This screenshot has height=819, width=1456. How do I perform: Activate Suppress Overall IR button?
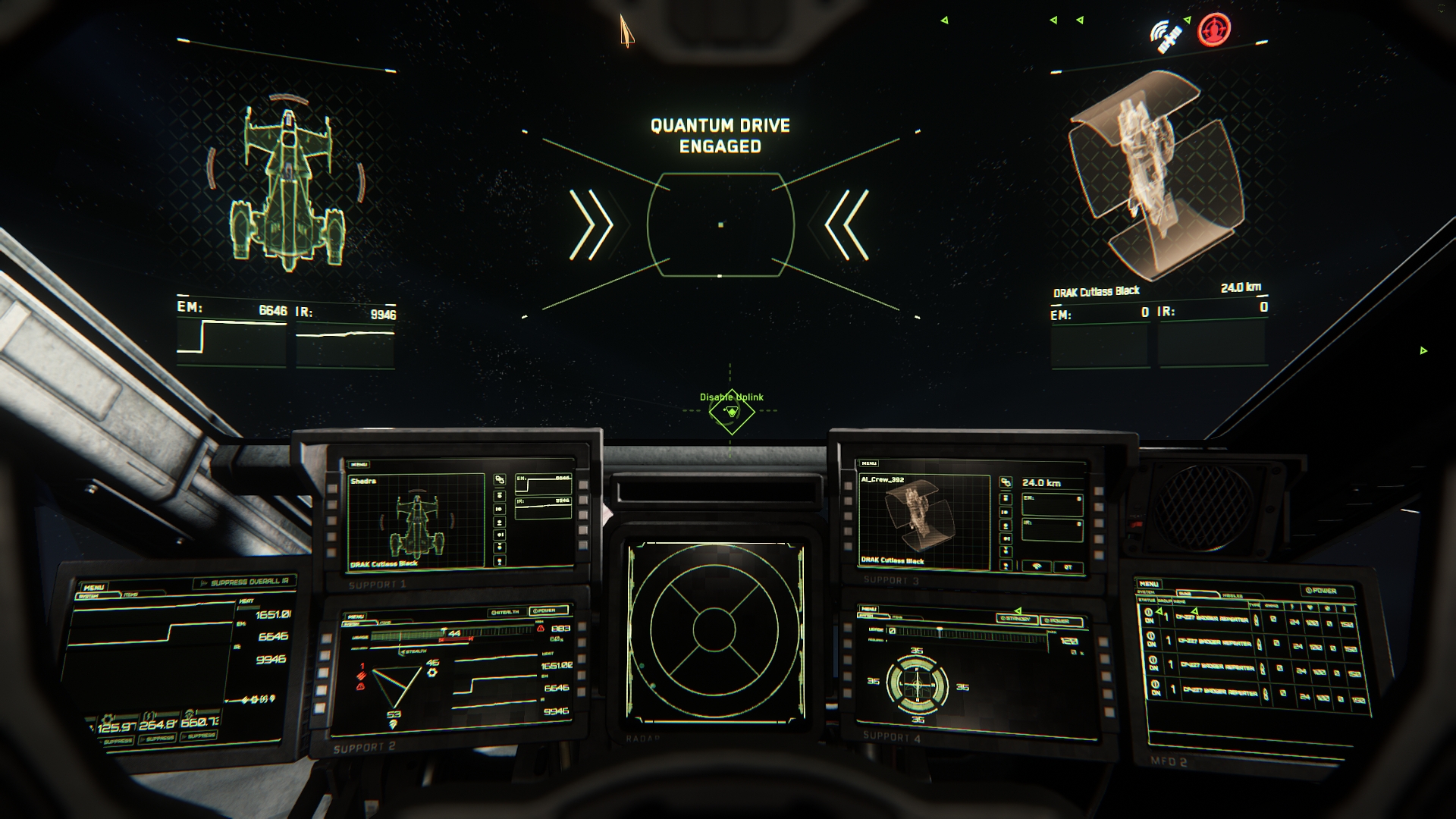tap(244, 582)
